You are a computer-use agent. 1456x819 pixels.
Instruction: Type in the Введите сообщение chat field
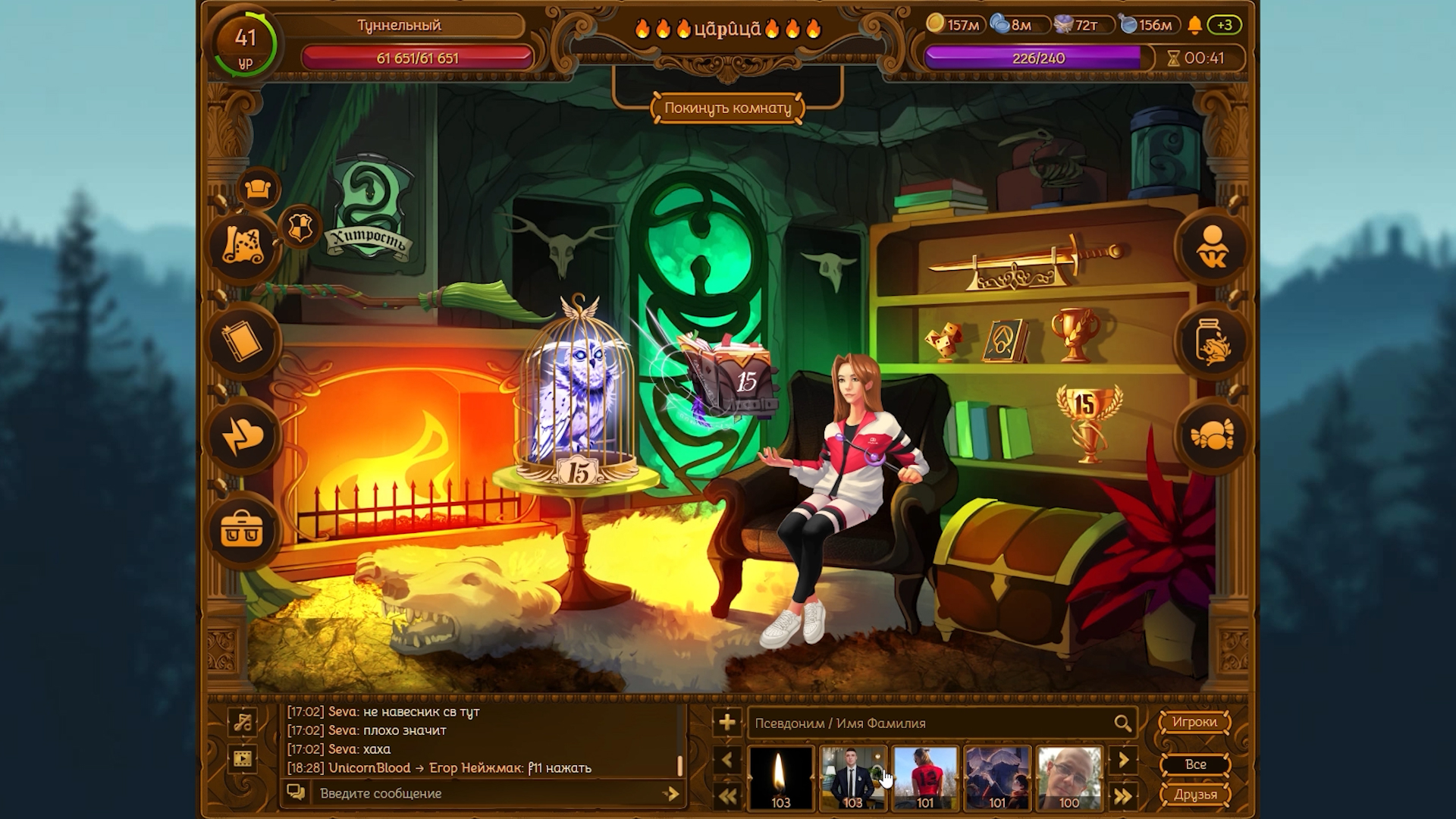[x=485, y=793]
